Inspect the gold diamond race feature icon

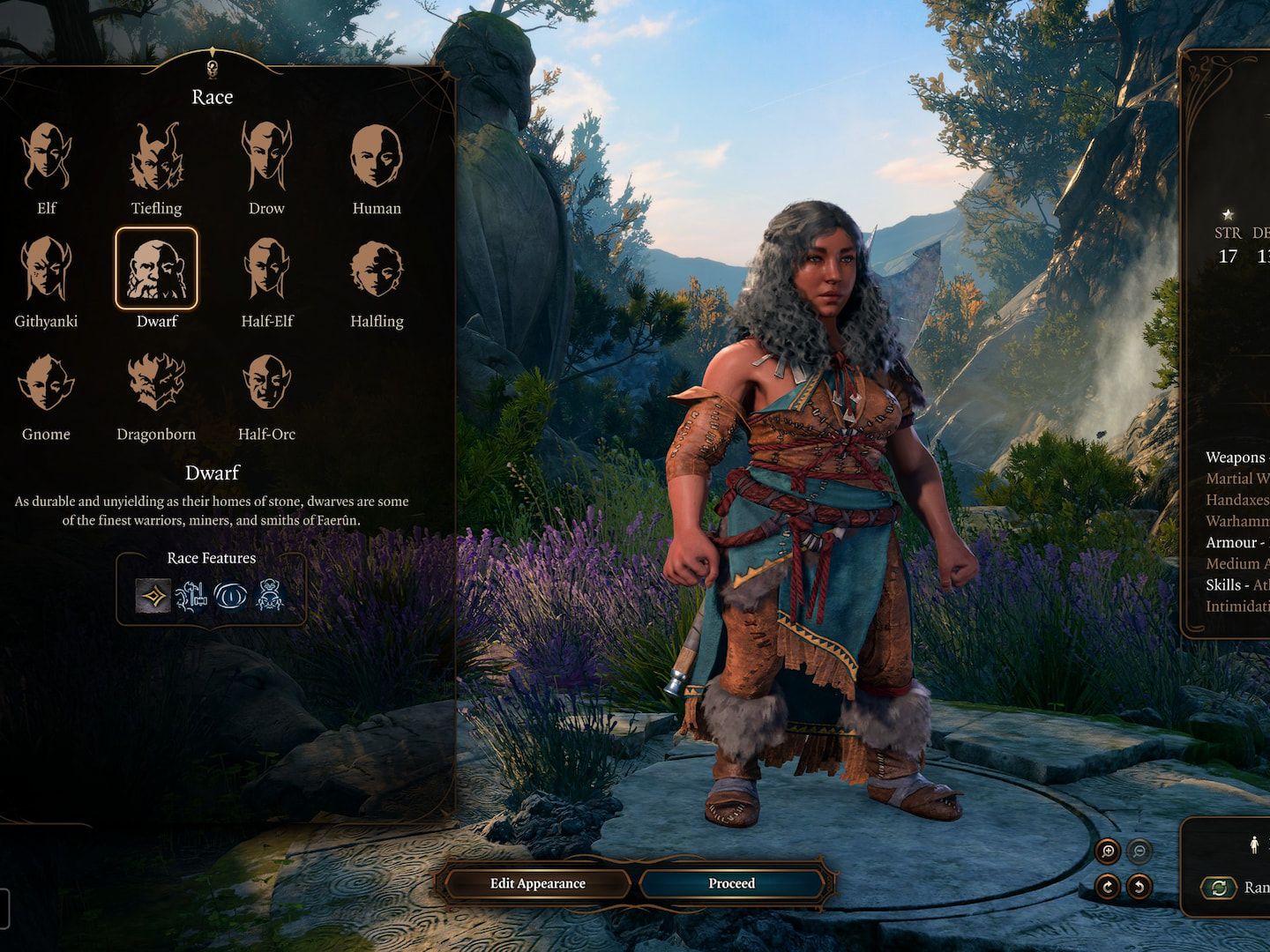[x=153, y=597]
